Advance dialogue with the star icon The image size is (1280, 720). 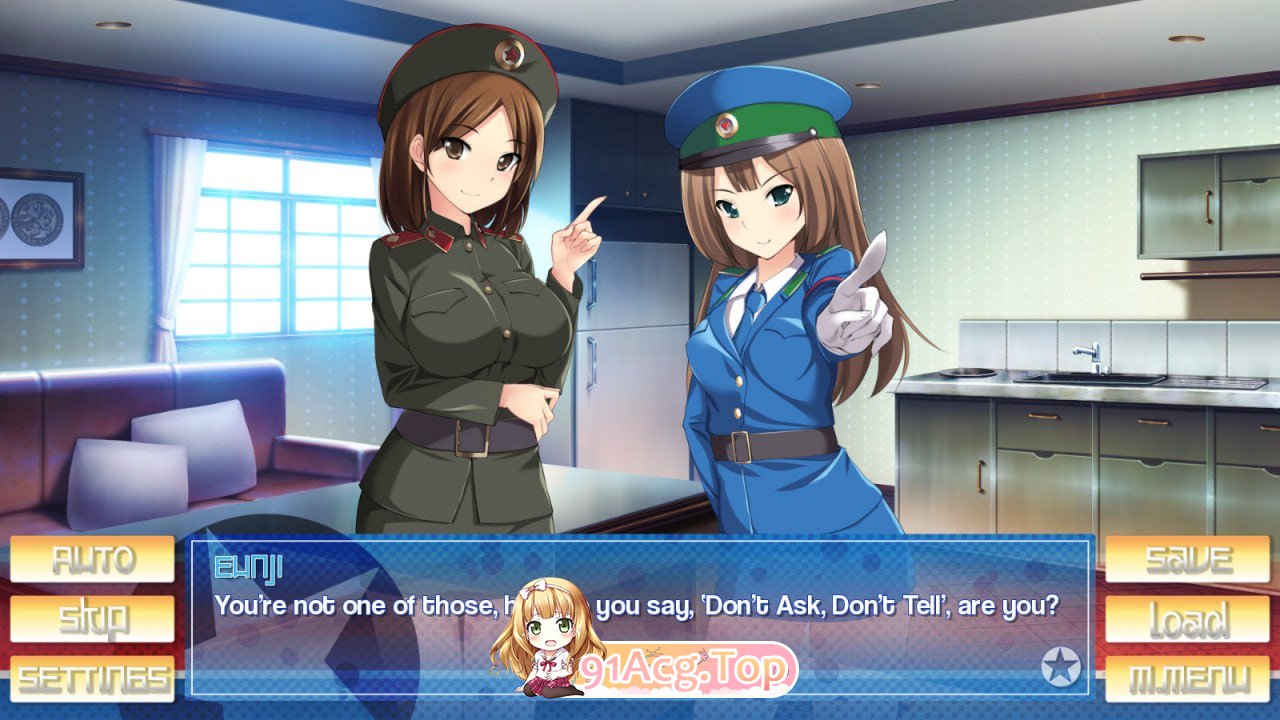click(x=1061, y=667)
